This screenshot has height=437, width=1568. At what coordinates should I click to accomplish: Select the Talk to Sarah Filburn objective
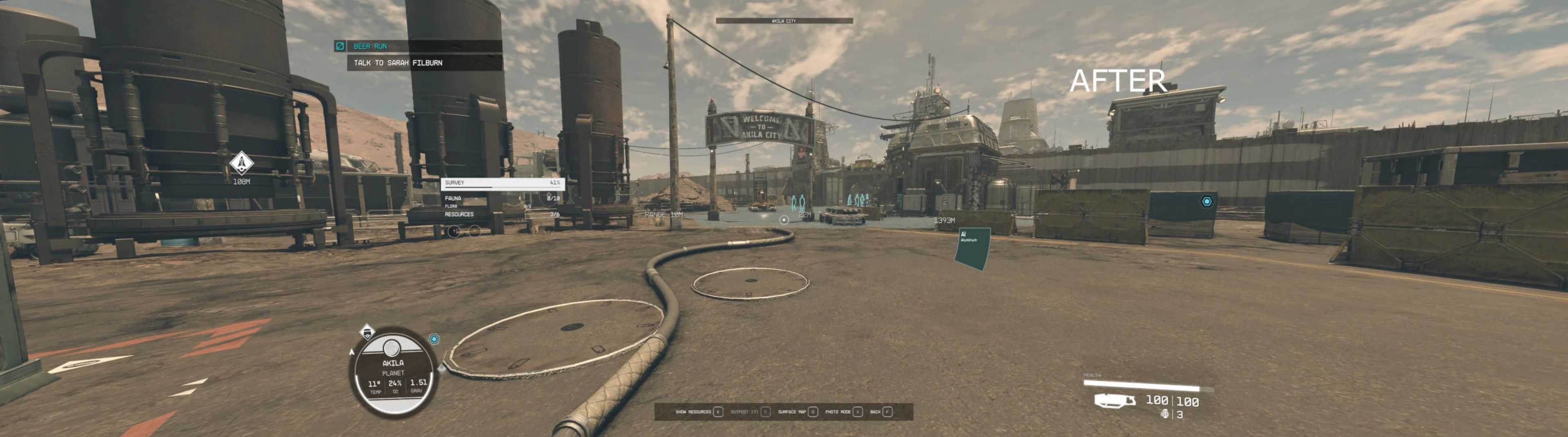pyautogui.click(x=398, y=63)
